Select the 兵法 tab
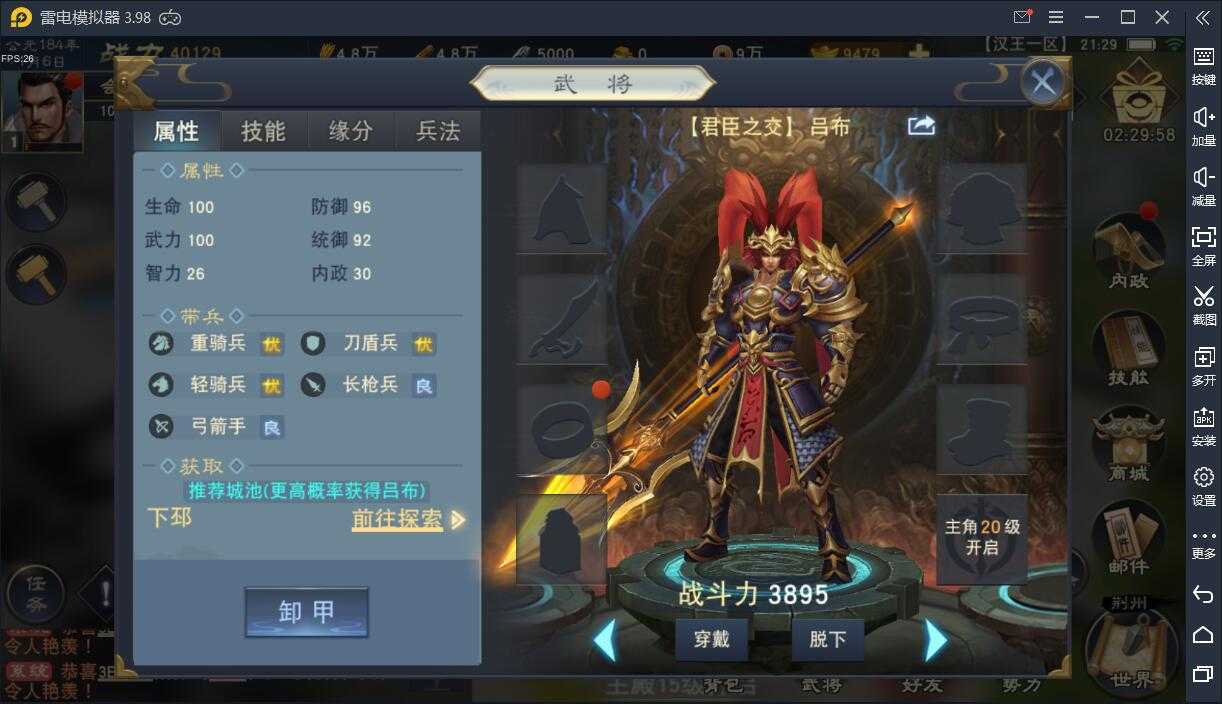 [438, 131]
